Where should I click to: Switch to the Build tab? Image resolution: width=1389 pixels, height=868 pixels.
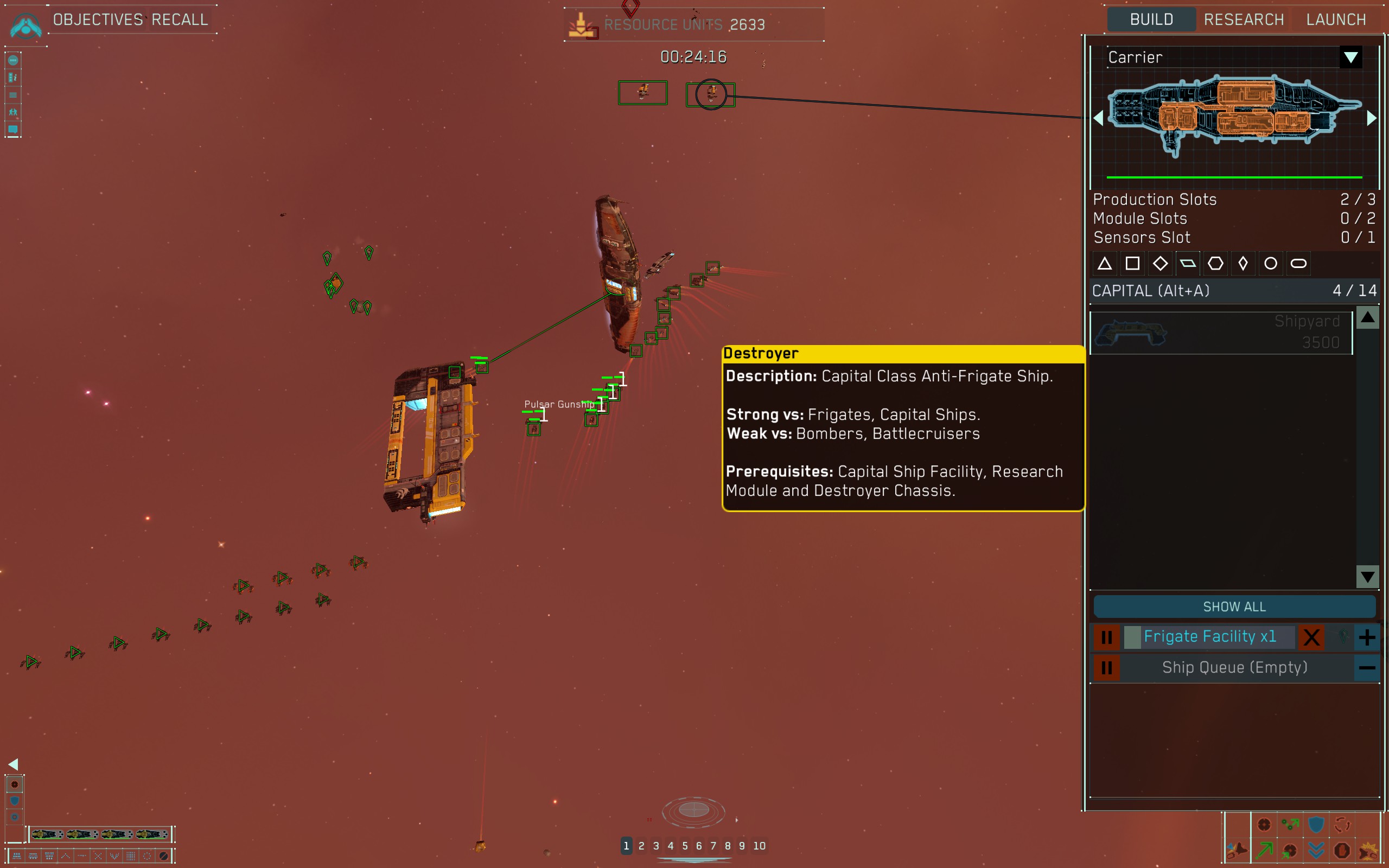[x=1151, y=20]
